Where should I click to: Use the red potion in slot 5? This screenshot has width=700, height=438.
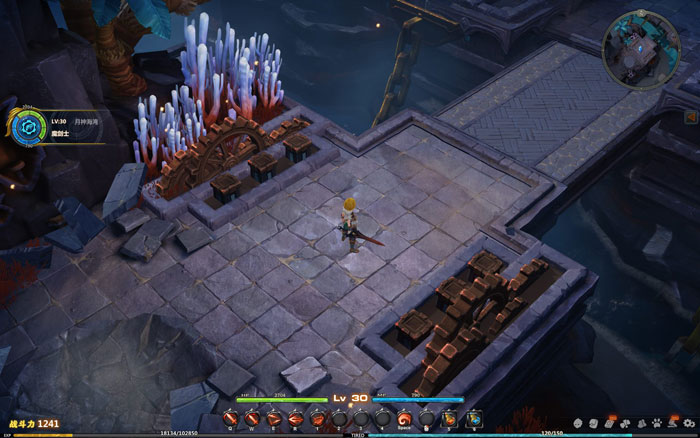[450, 419]
